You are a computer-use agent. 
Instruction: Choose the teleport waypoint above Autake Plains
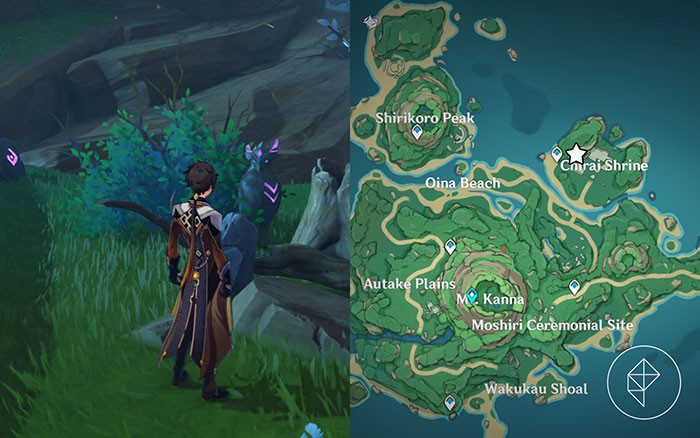pyautogui.click(x=450, y=244)
